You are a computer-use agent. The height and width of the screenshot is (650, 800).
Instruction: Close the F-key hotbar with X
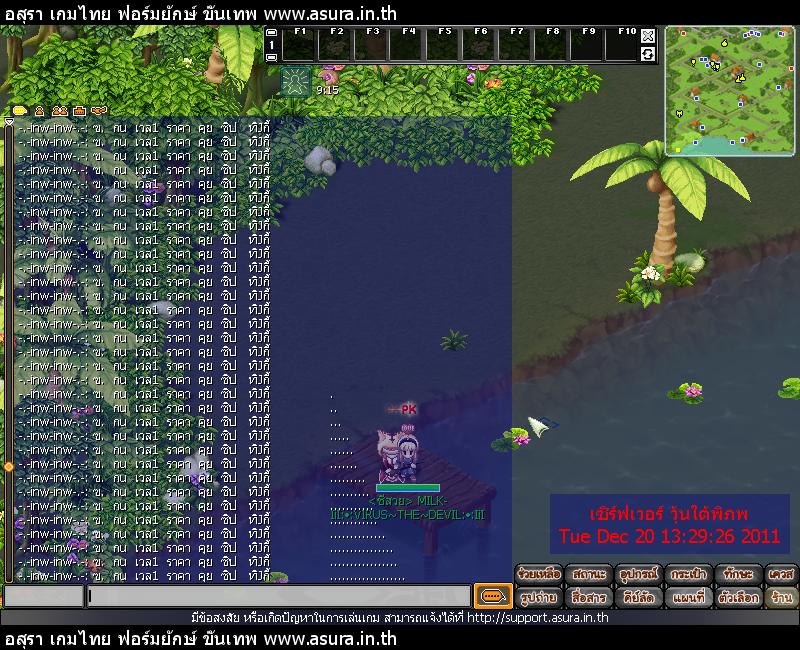tap(648, 35)
